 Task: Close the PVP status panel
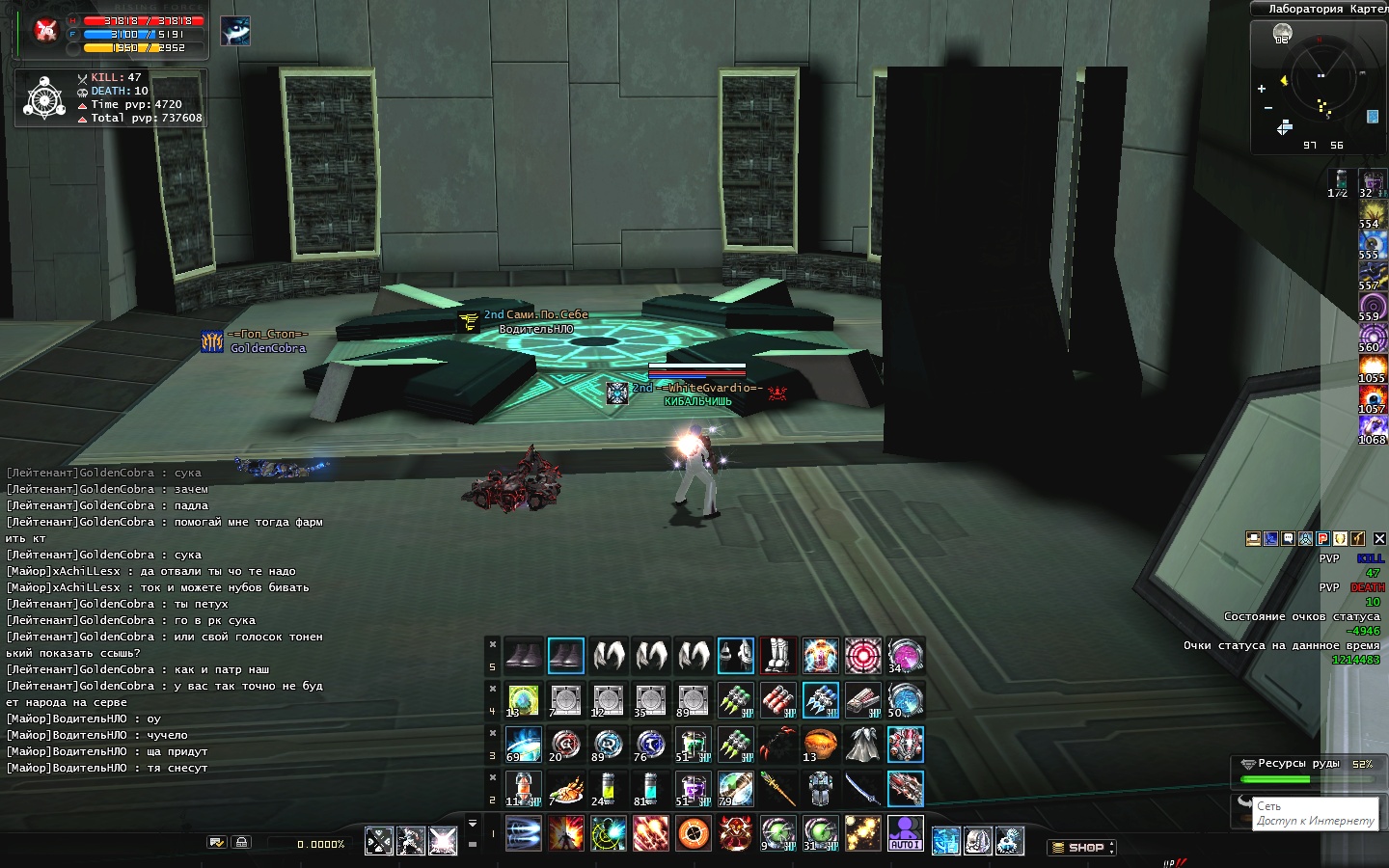coord(1379,539)
